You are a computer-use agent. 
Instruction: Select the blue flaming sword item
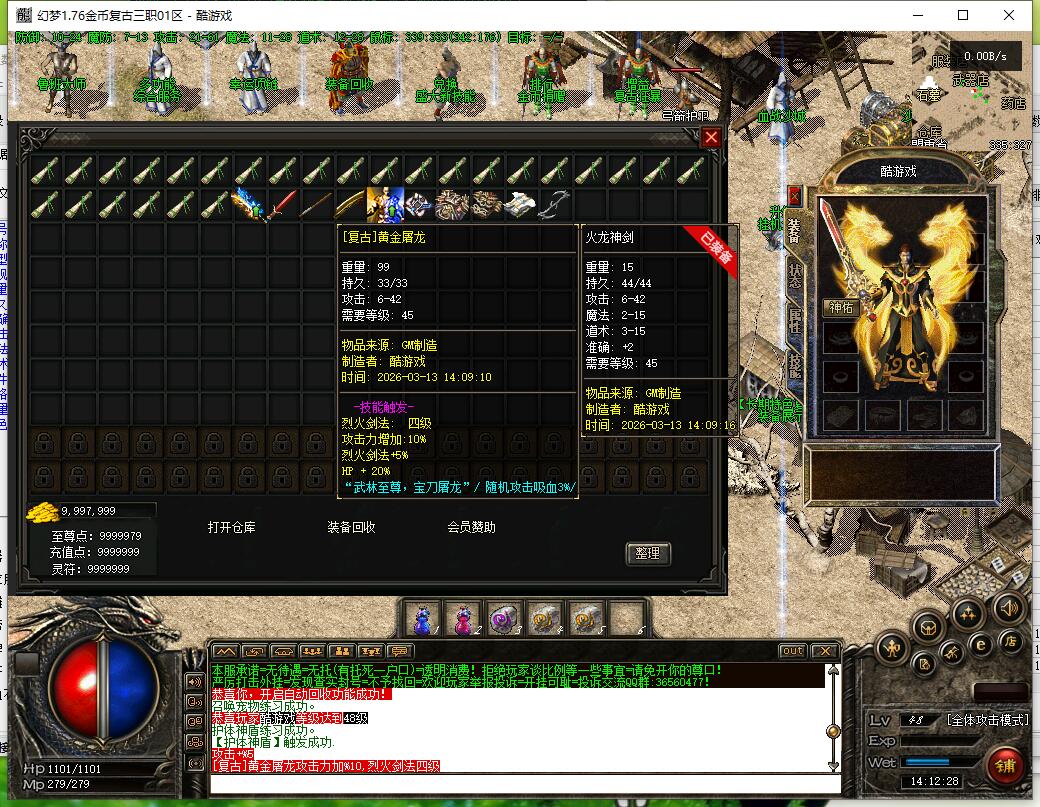point(248,205)
